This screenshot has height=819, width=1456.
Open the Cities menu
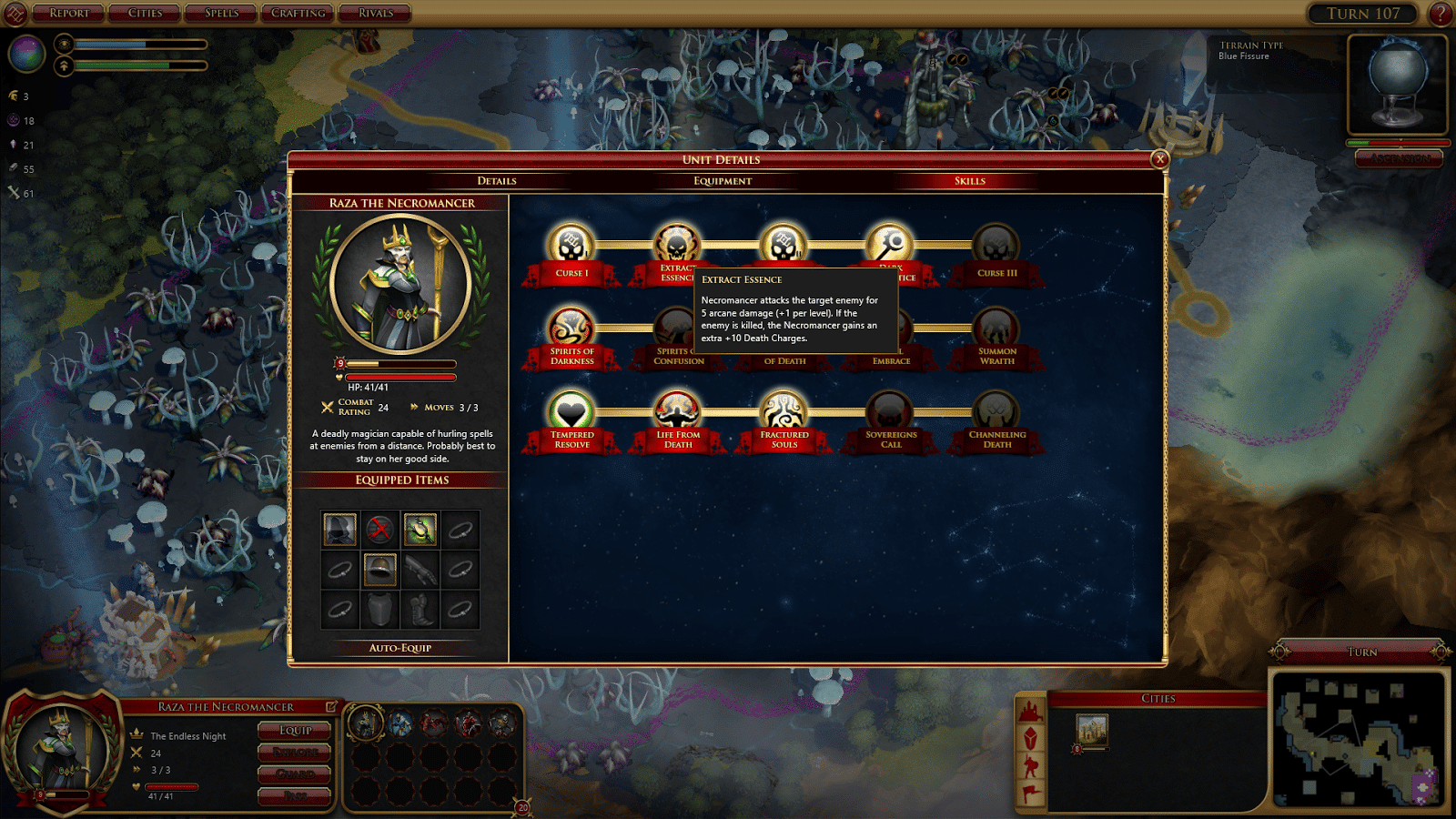pyautogui.click(x=145, y=13)
